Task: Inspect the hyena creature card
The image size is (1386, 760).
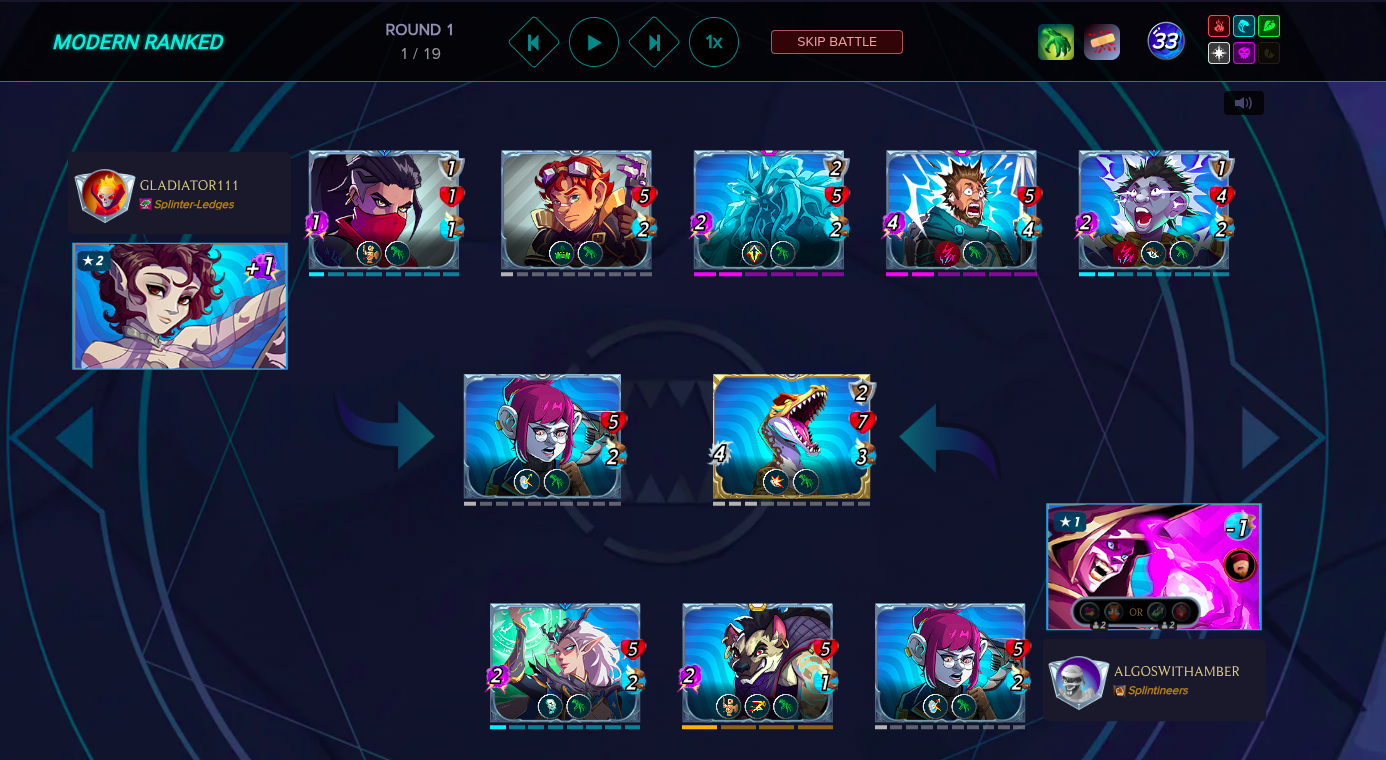Action: [757, 663]
